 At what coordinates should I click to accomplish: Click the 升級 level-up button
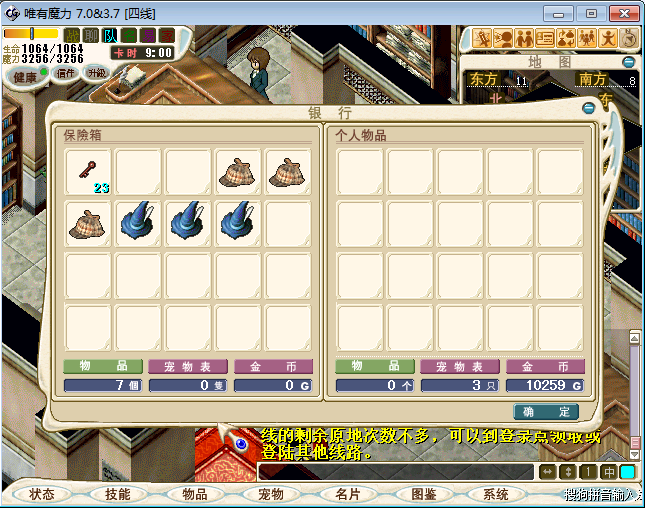click(x=97, y=73)
